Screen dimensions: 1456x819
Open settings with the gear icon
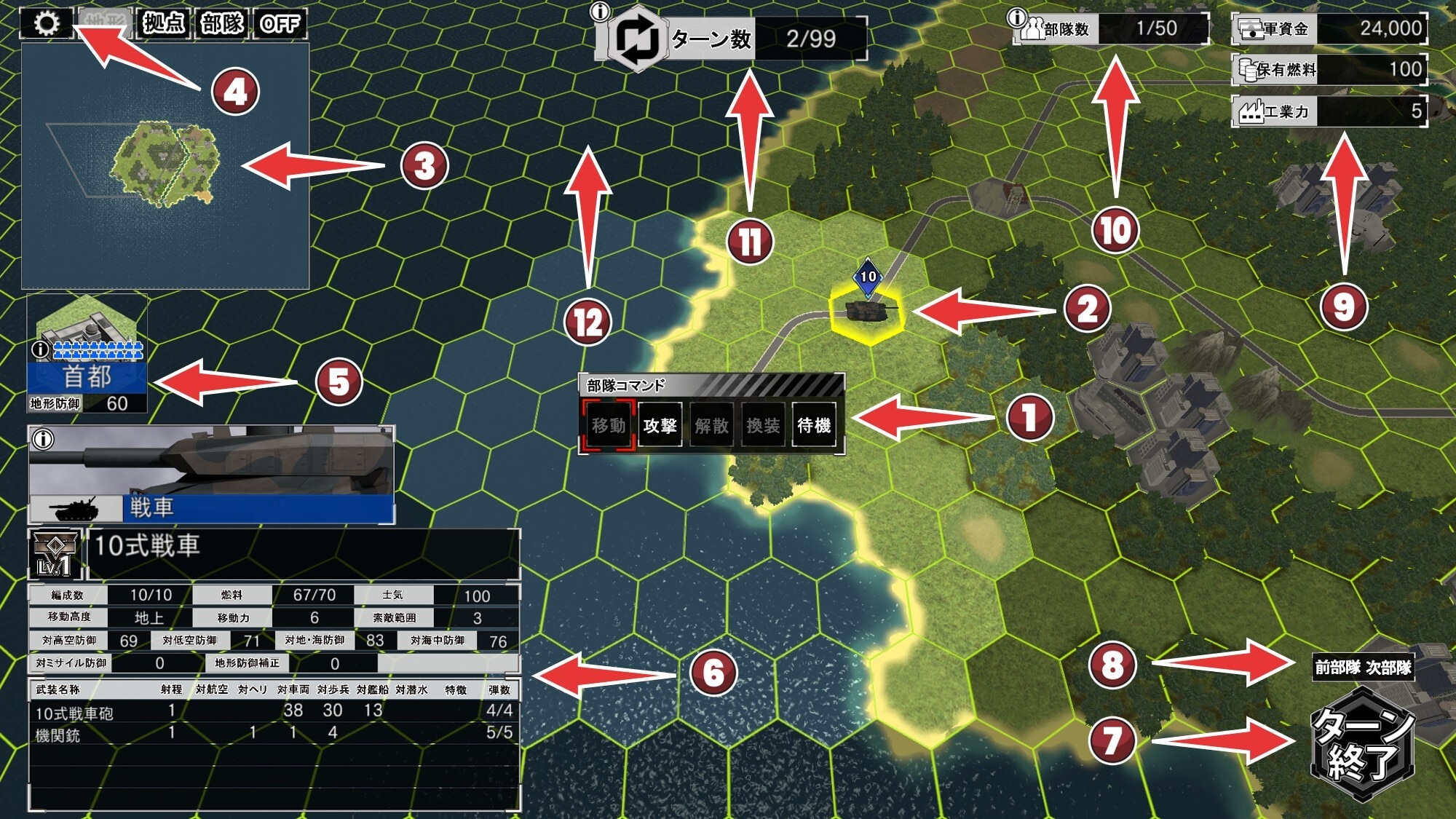click(47, 23)
